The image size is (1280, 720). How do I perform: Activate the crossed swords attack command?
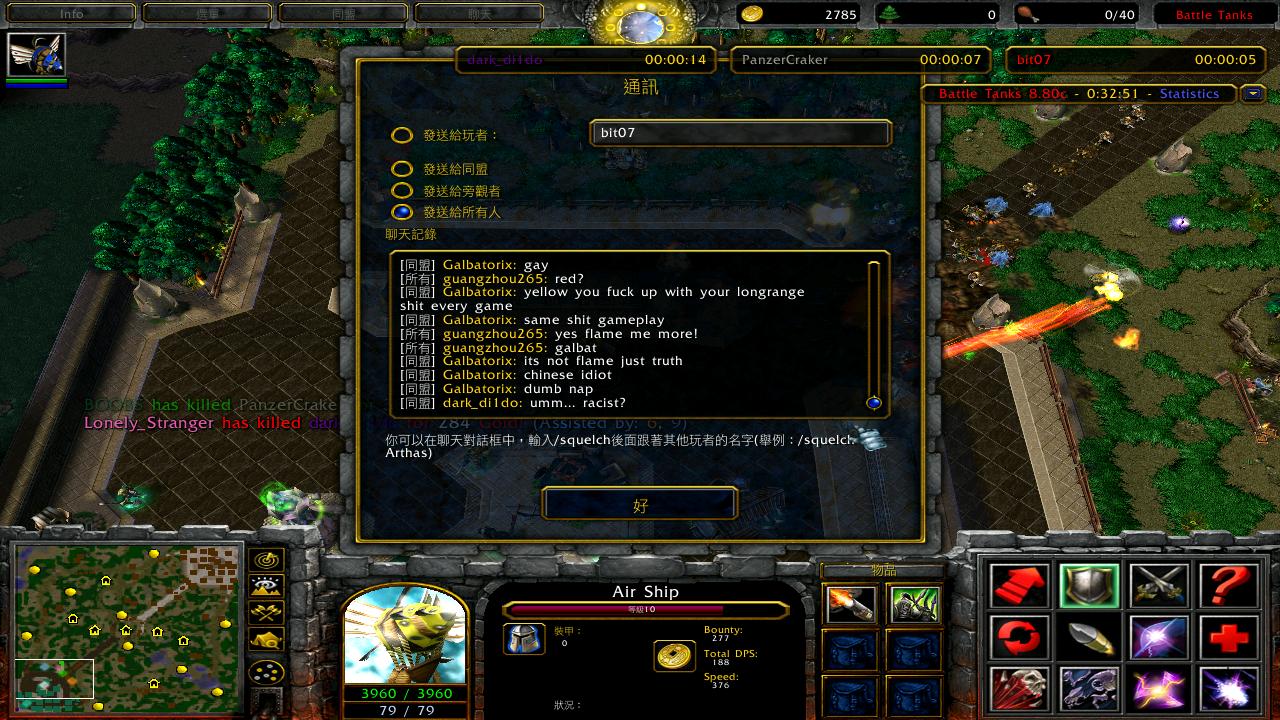point(1159,585)
